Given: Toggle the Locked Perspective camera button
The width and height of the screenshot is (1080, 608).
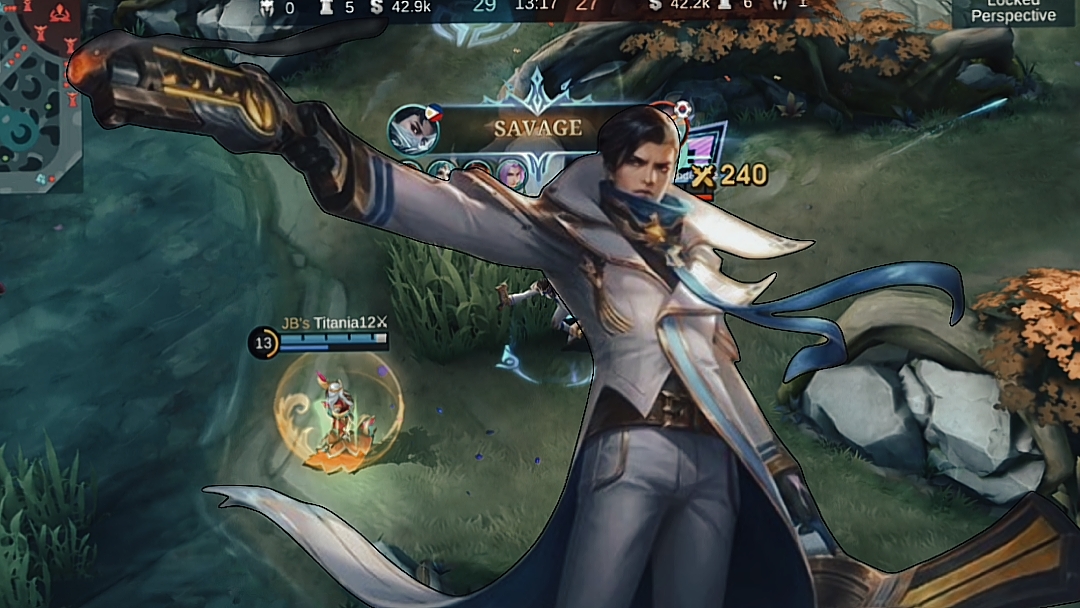Looking at the screenshot, I should pyautogui.click(x=1013, y=12).
